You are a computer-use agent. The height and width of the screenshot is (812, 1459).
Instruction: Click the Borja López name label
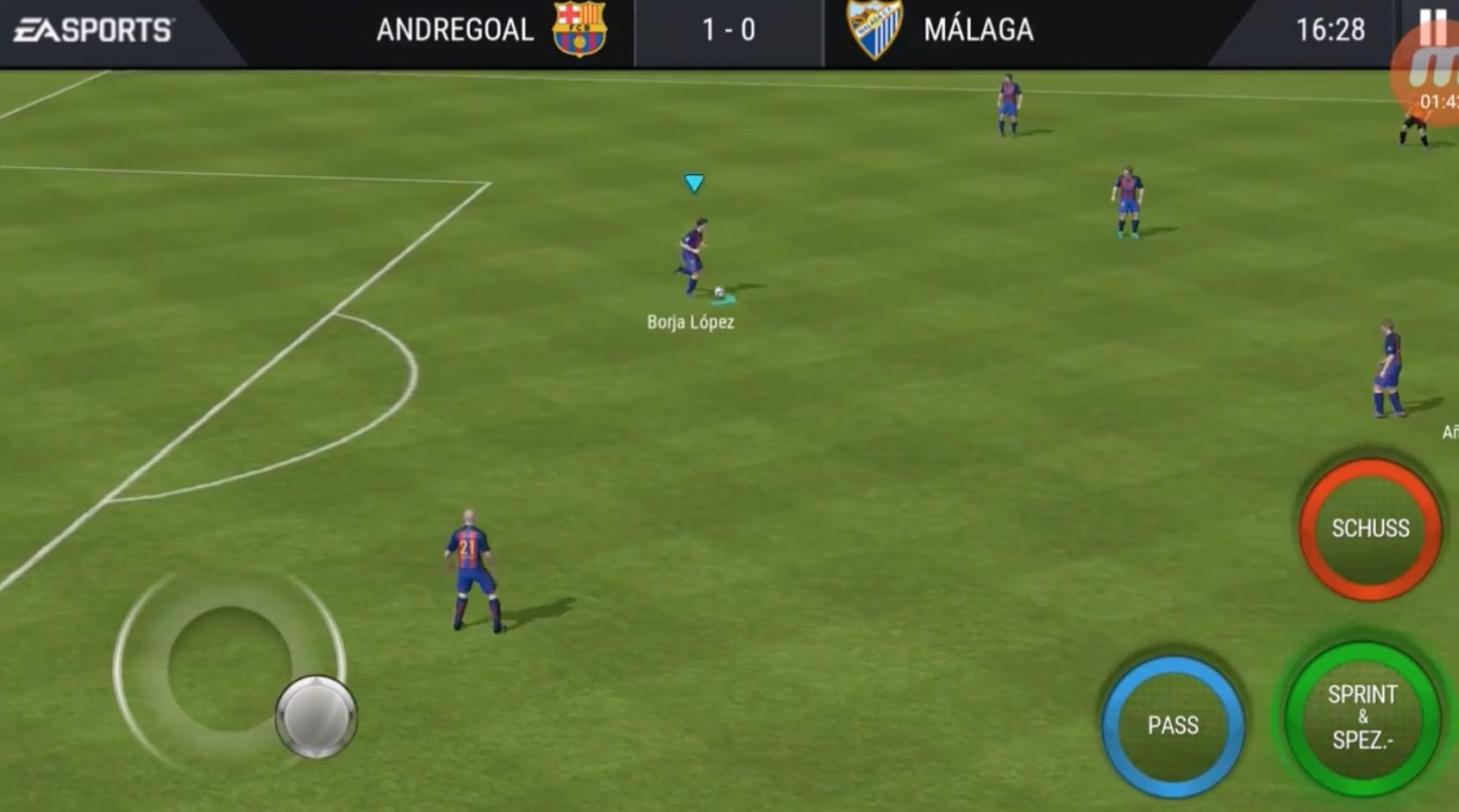pos(689,323)
